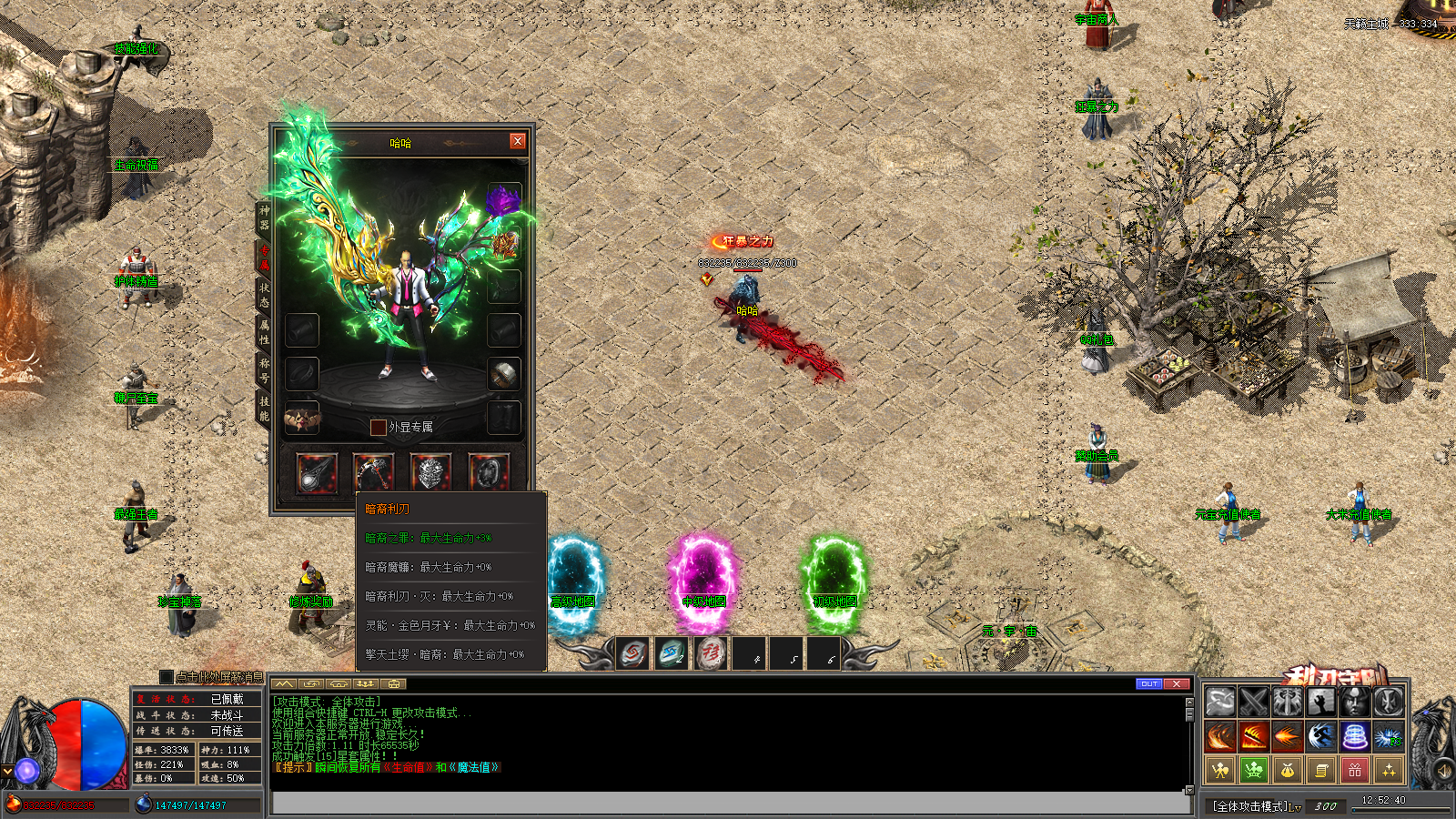
Task: Show the 属性 attributes tab
Action: coord(264,331)
